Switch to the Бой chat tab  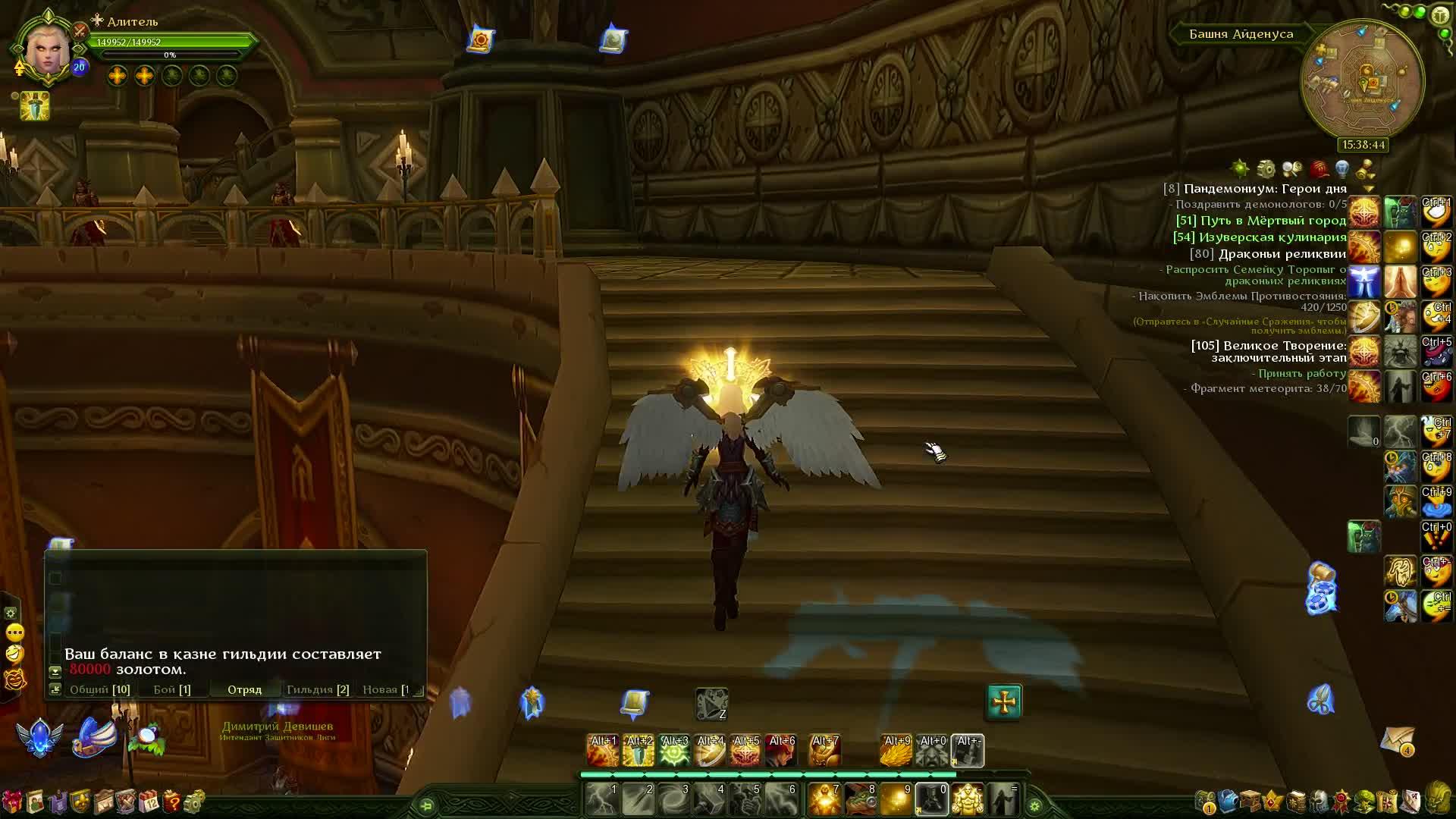tap(171, 689)
